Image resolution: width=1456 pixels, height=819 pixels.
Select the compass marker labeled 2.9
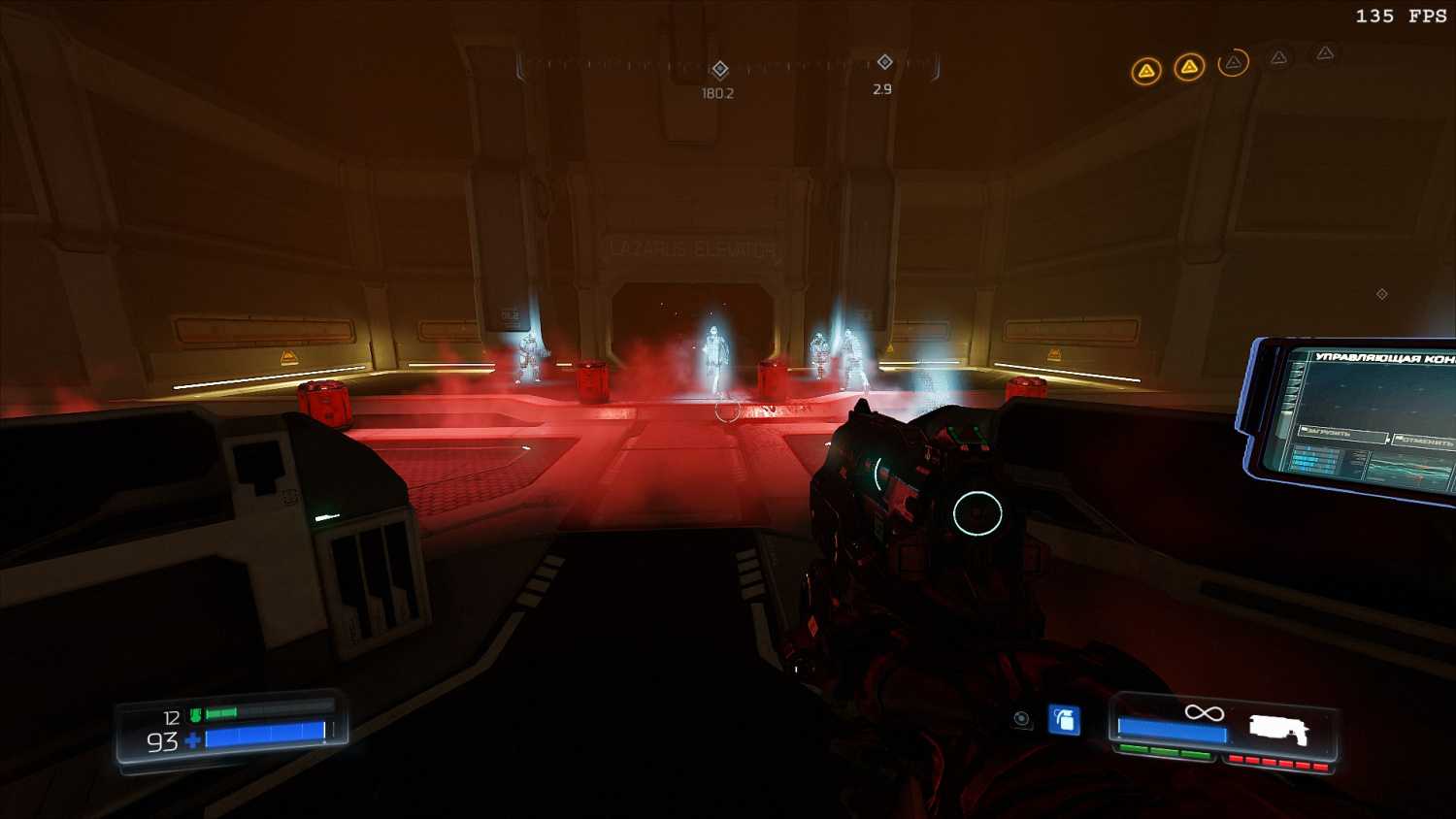(x=884, y=62)
